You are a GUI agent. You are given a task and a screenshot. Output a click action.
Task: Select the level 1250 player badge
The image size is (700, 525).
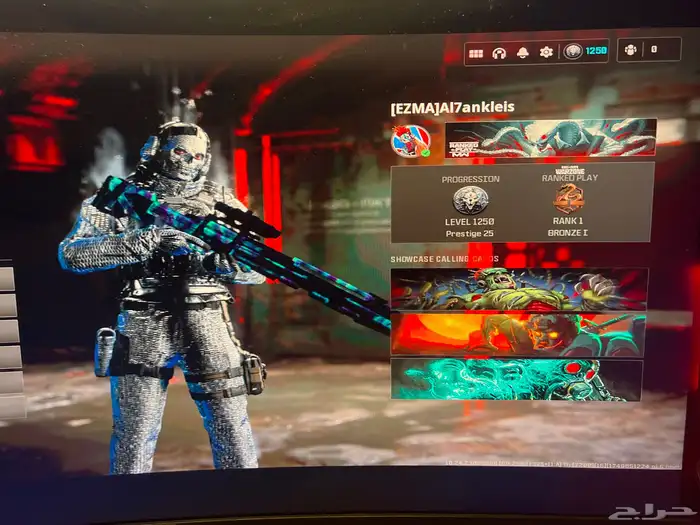point(584,51)
